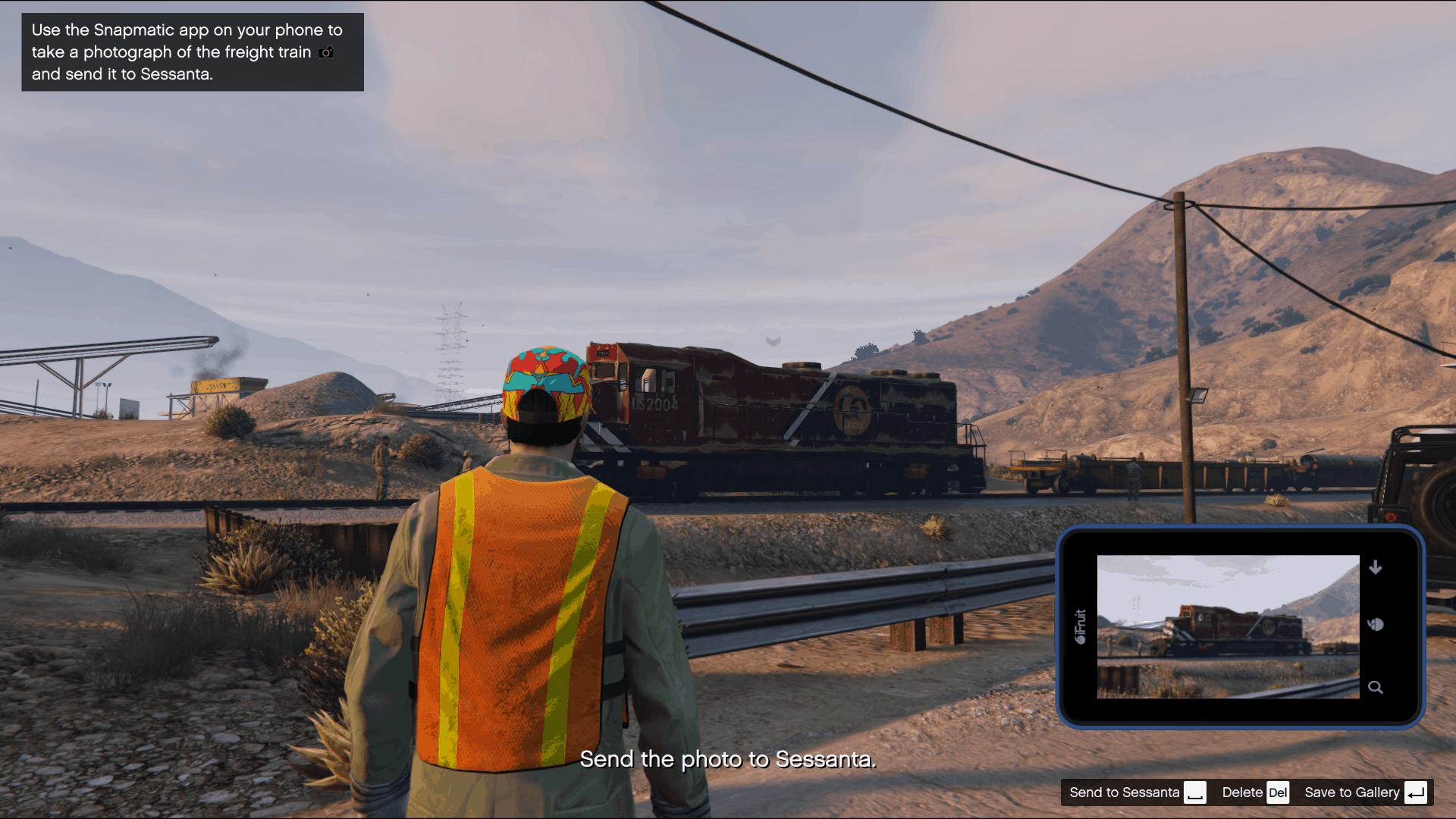Select Send to Sessanta
The image size is (1456, 819).
[1126, 792]
